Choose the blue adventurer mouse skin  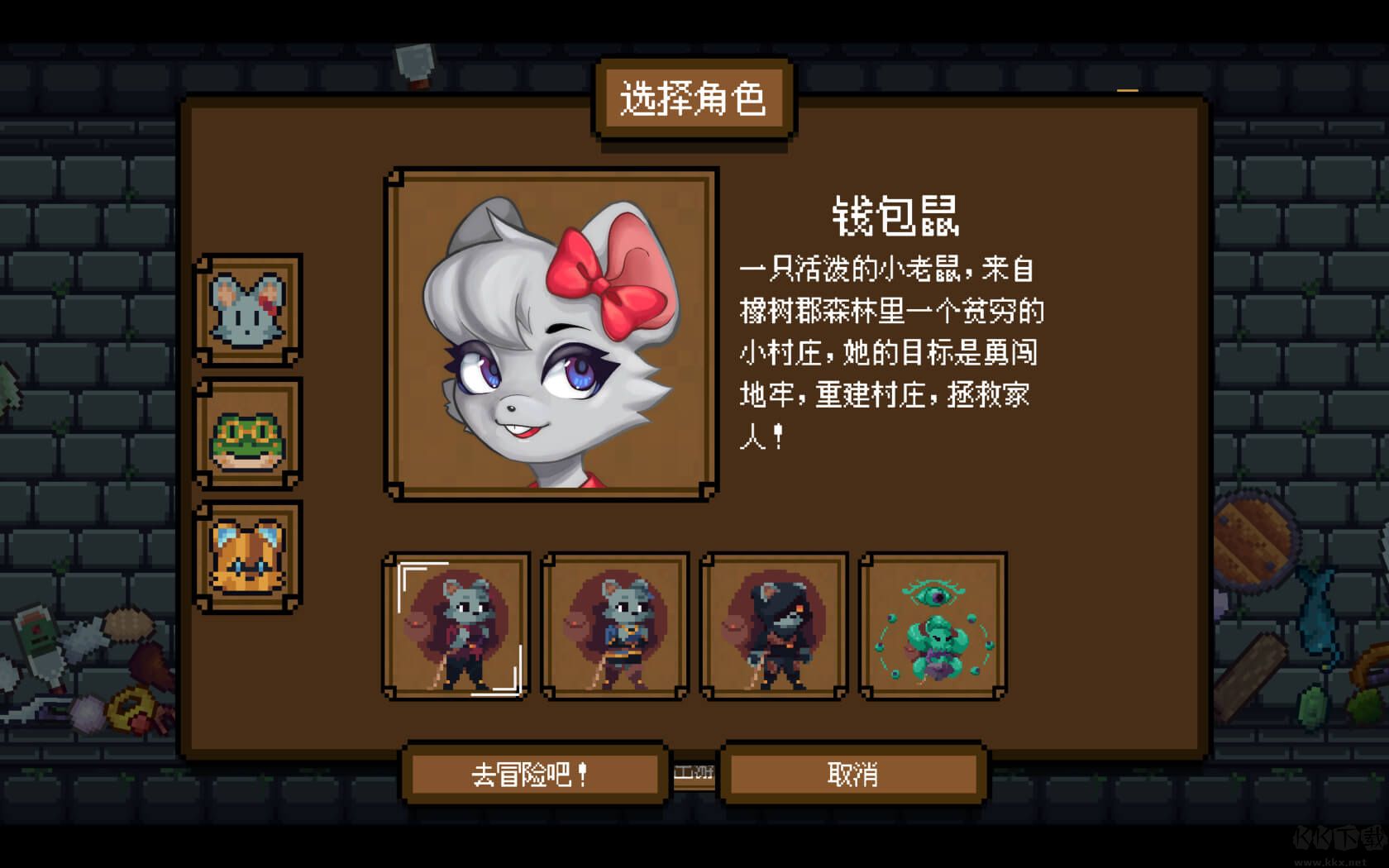tap(615, 627)
